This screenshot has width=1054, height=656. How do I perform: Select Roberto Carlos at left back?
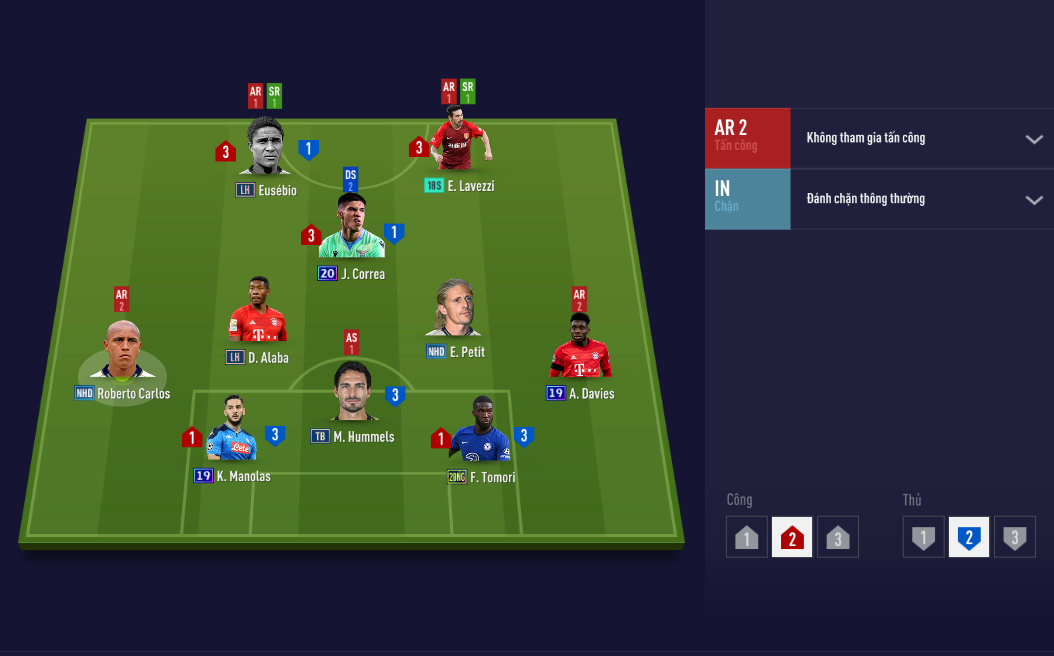click(123, 354)
